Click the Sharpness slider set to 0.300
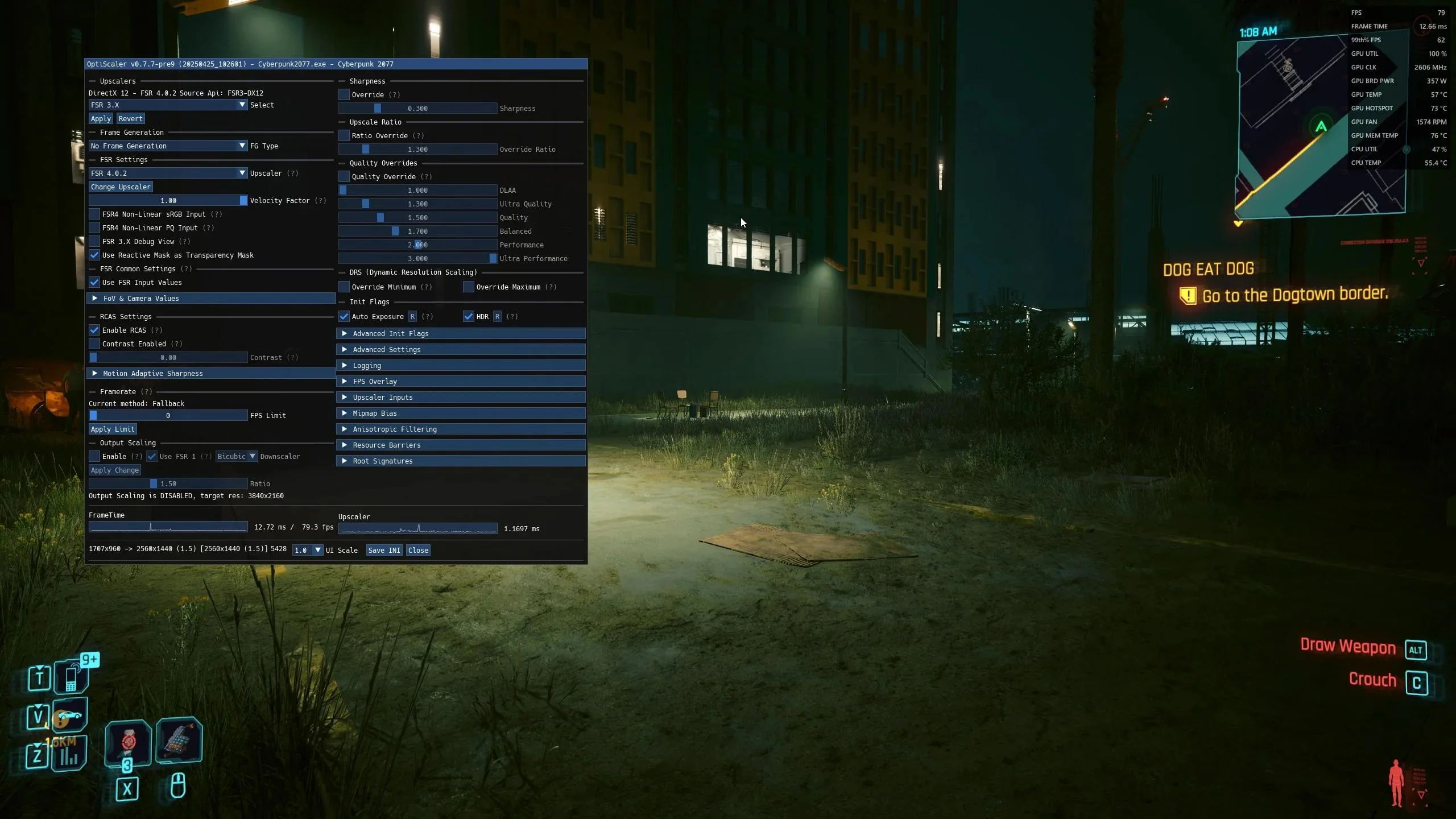 pos(417,108)
